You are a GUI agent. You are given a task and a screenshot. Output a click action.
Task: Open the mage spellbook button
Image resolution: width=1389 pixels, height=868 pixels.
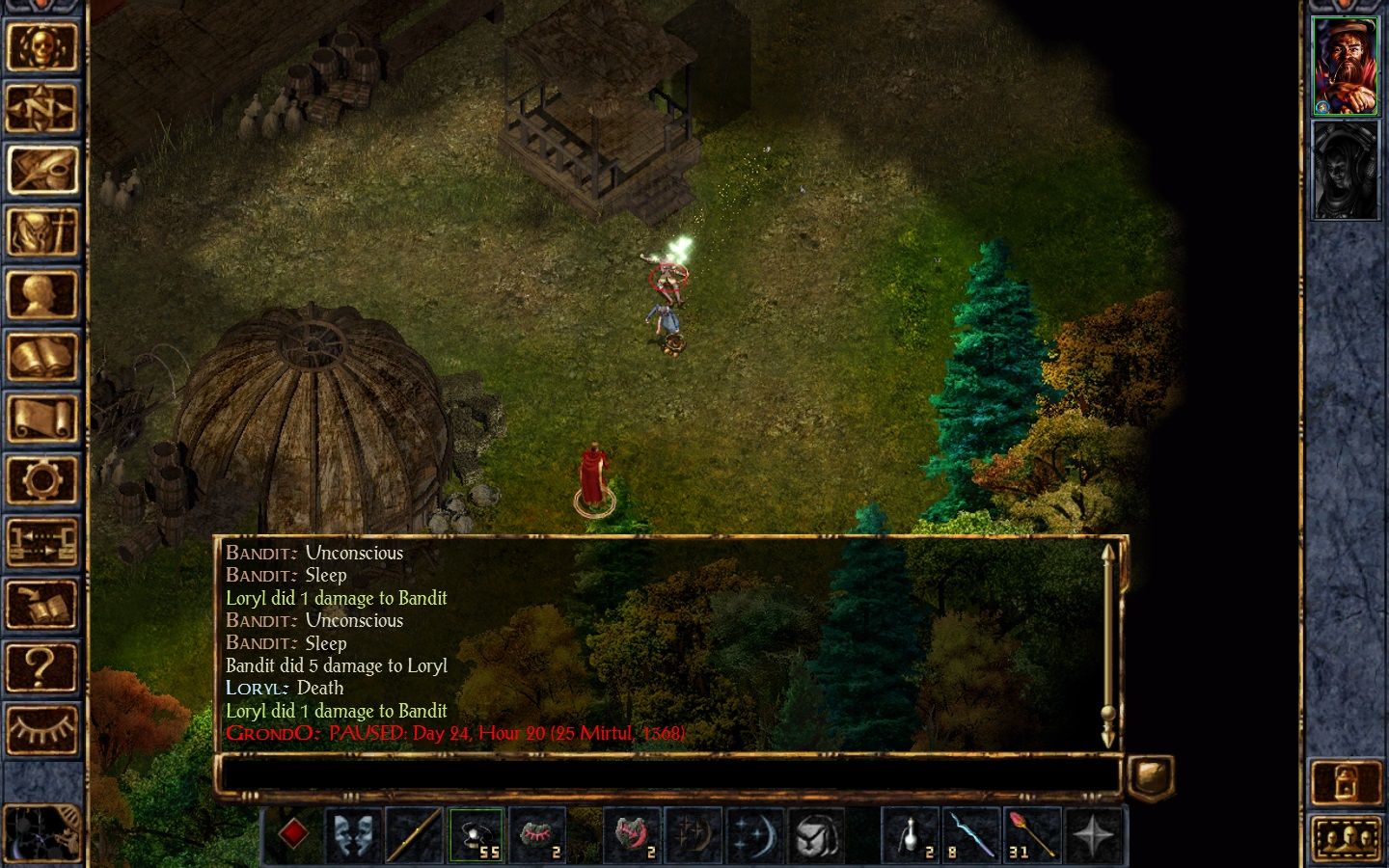click(x=41, y=357)
